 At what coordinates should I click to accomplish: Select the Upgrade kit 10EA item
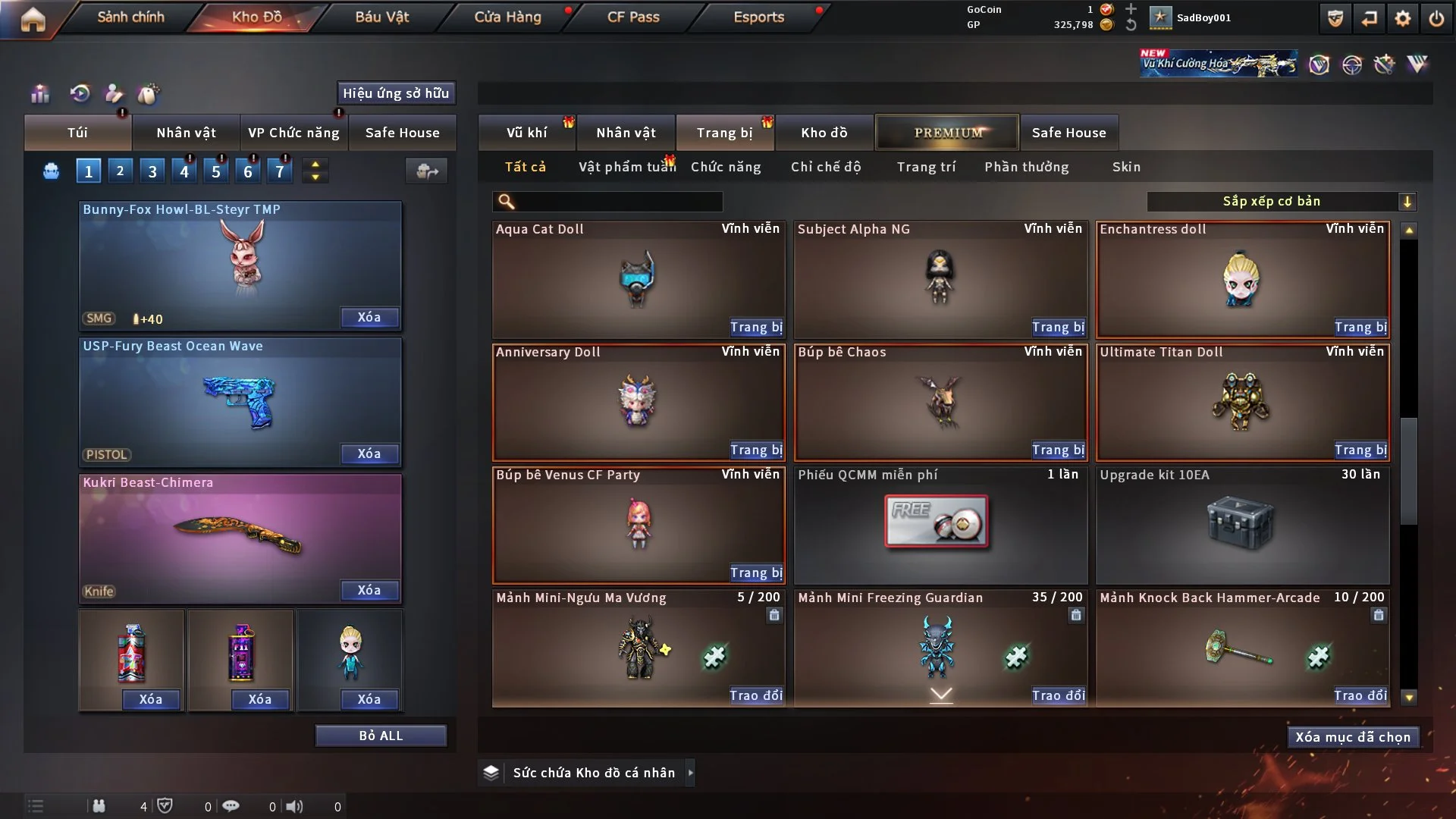(x=1241, y=525)
